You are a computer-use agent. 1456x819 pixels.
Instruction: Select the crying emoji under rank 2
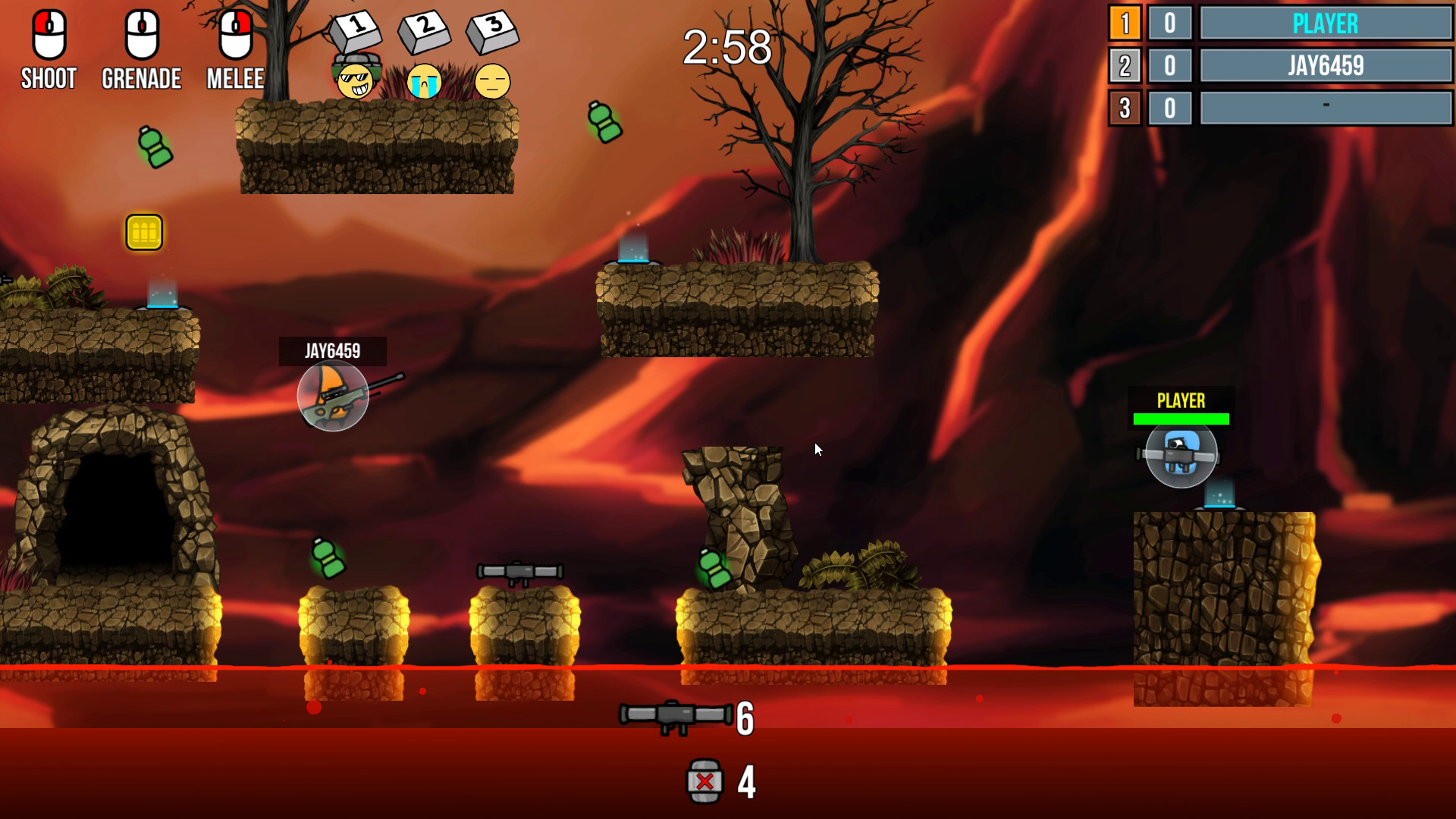pos(425,83)
